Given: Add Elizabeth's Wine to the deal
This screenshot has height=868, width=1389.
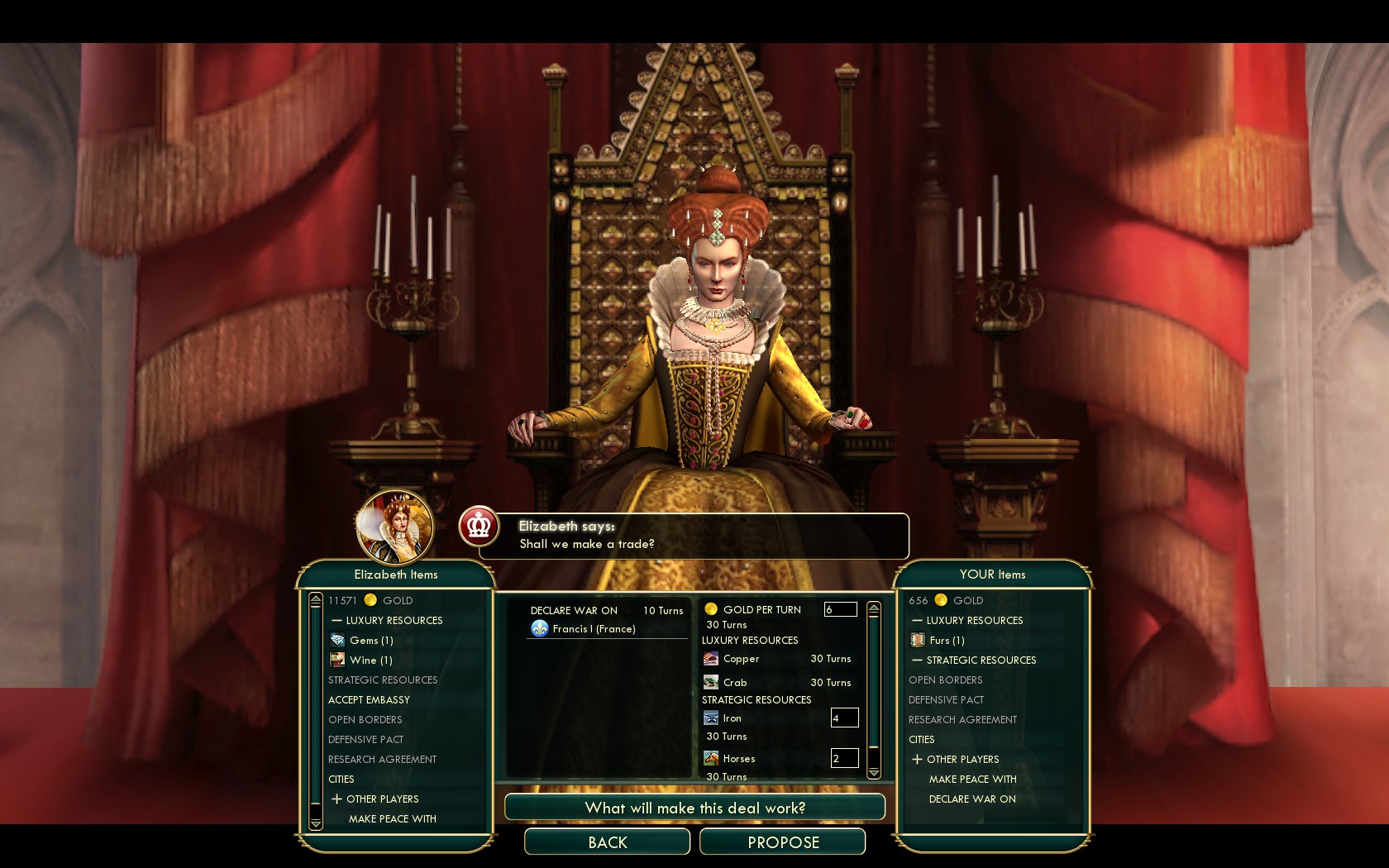Looking at the screenshot, I should point(370,661).
